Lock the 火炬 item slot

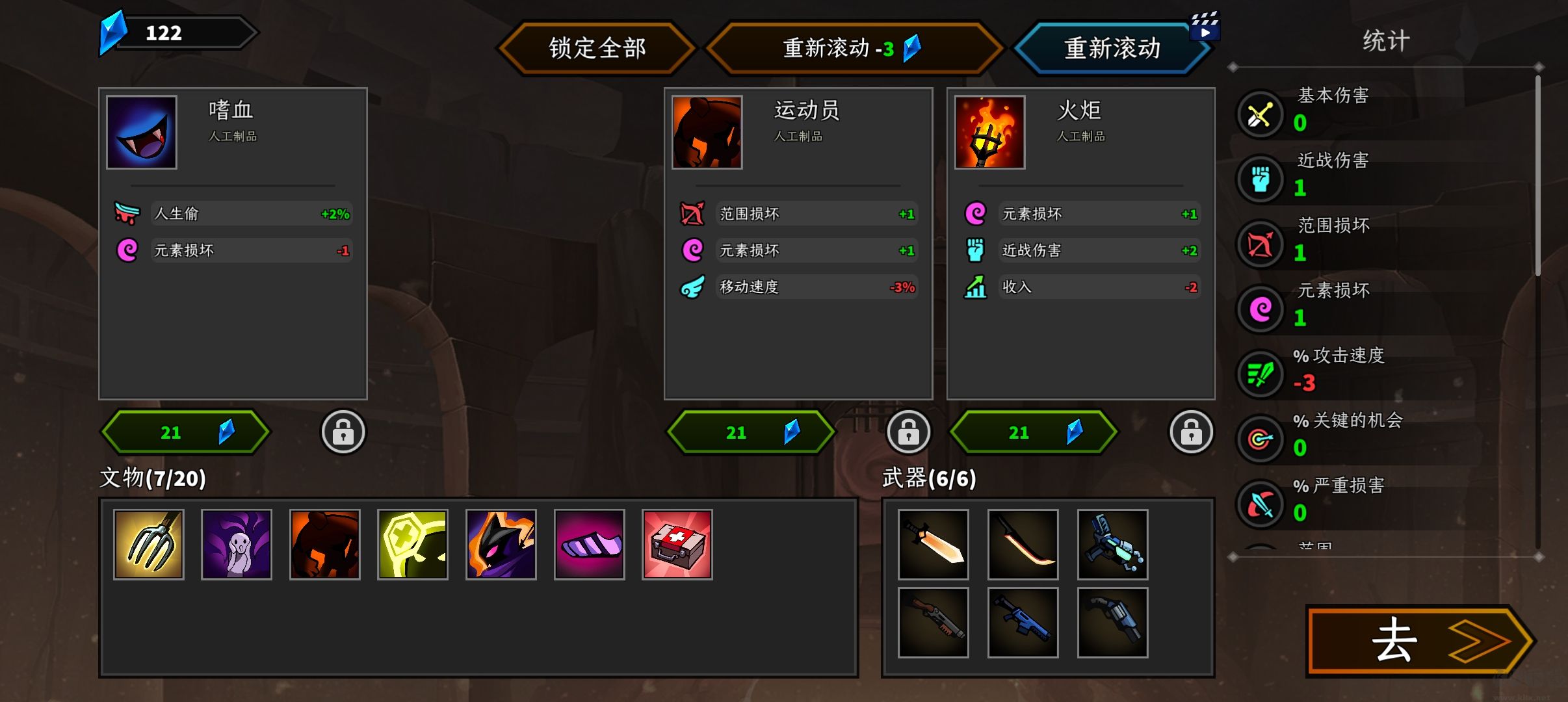1193,431
